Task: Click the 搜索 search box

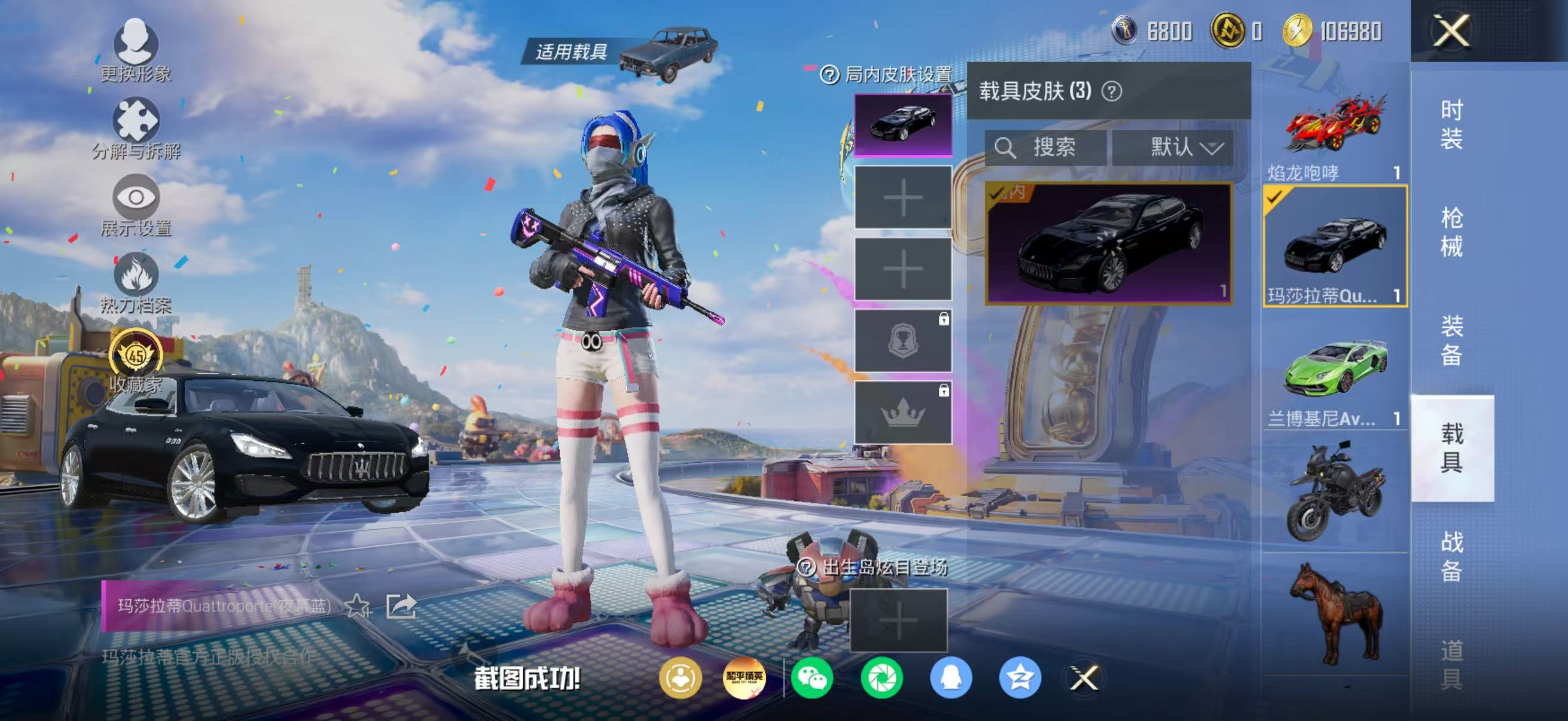Action: [1046, 147]
